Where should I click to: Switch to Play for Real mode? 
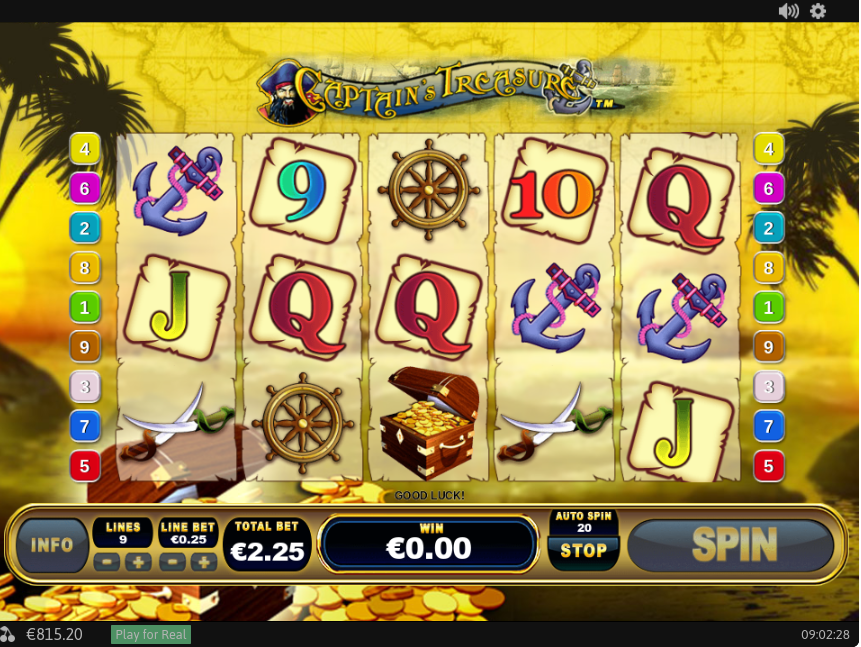click(151, 635)
